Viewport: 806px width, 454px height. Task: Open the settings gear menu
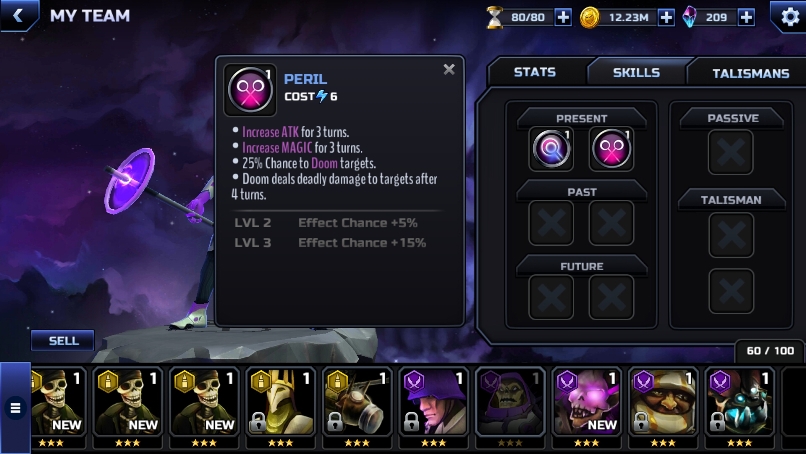[789, 16]
